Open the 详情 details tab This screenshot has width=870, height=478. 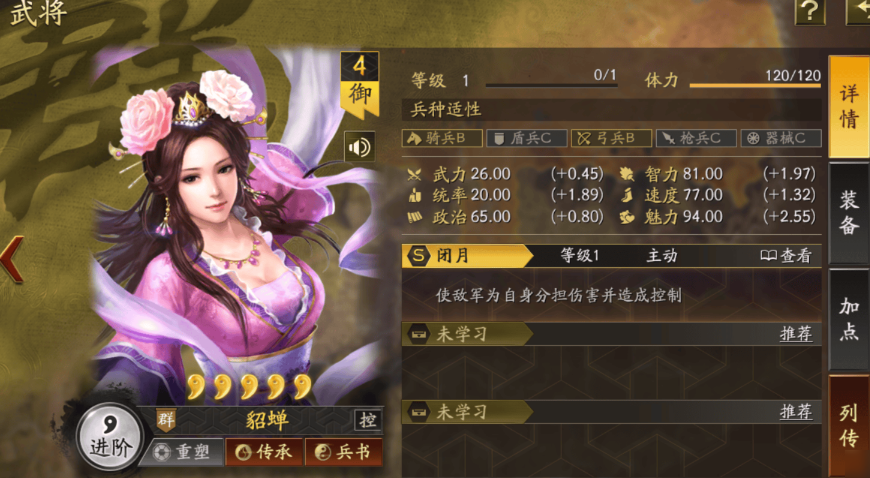848,106
